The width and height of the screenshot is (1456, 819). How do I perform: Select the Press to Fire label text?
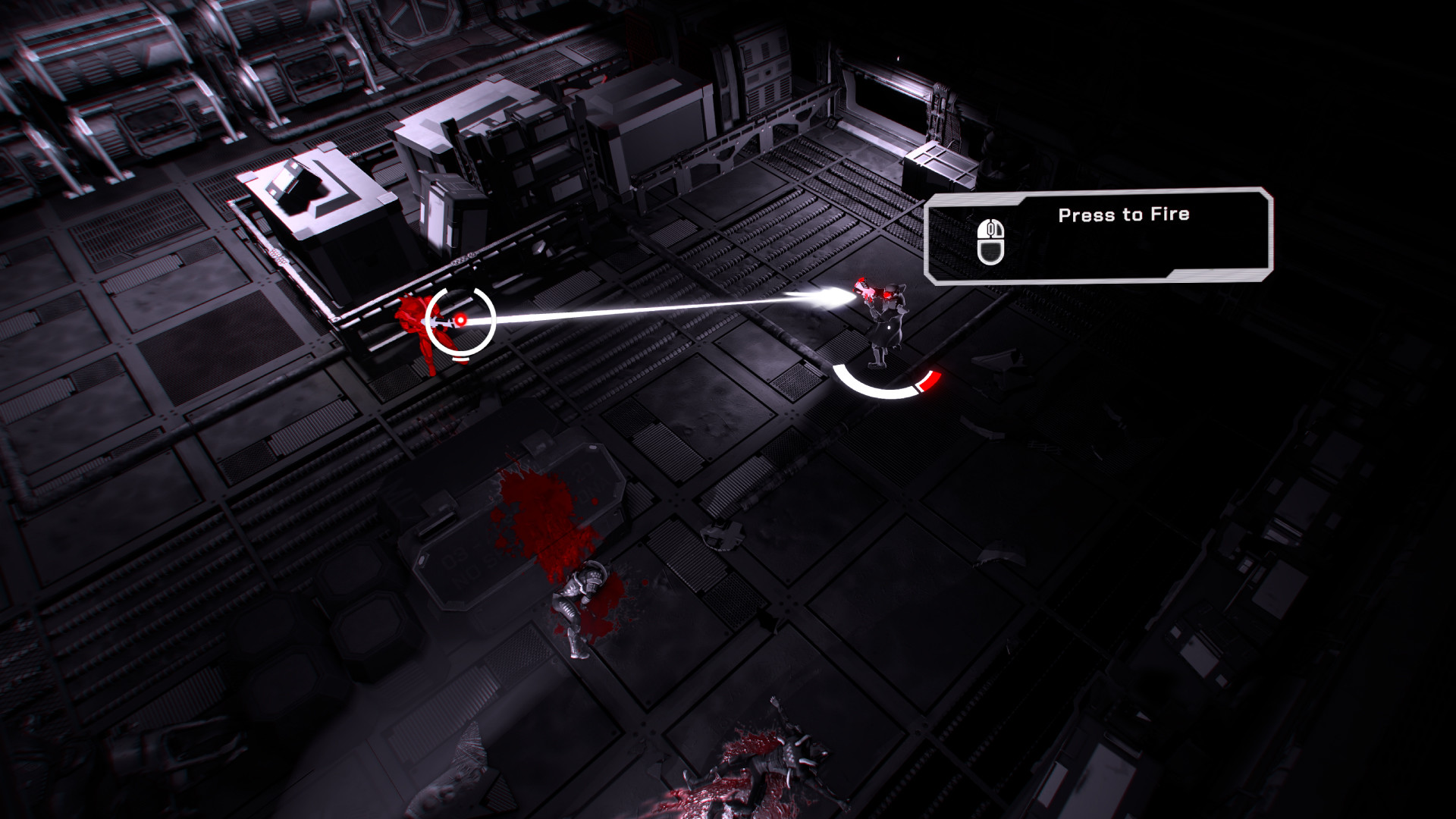[1125, 214]
